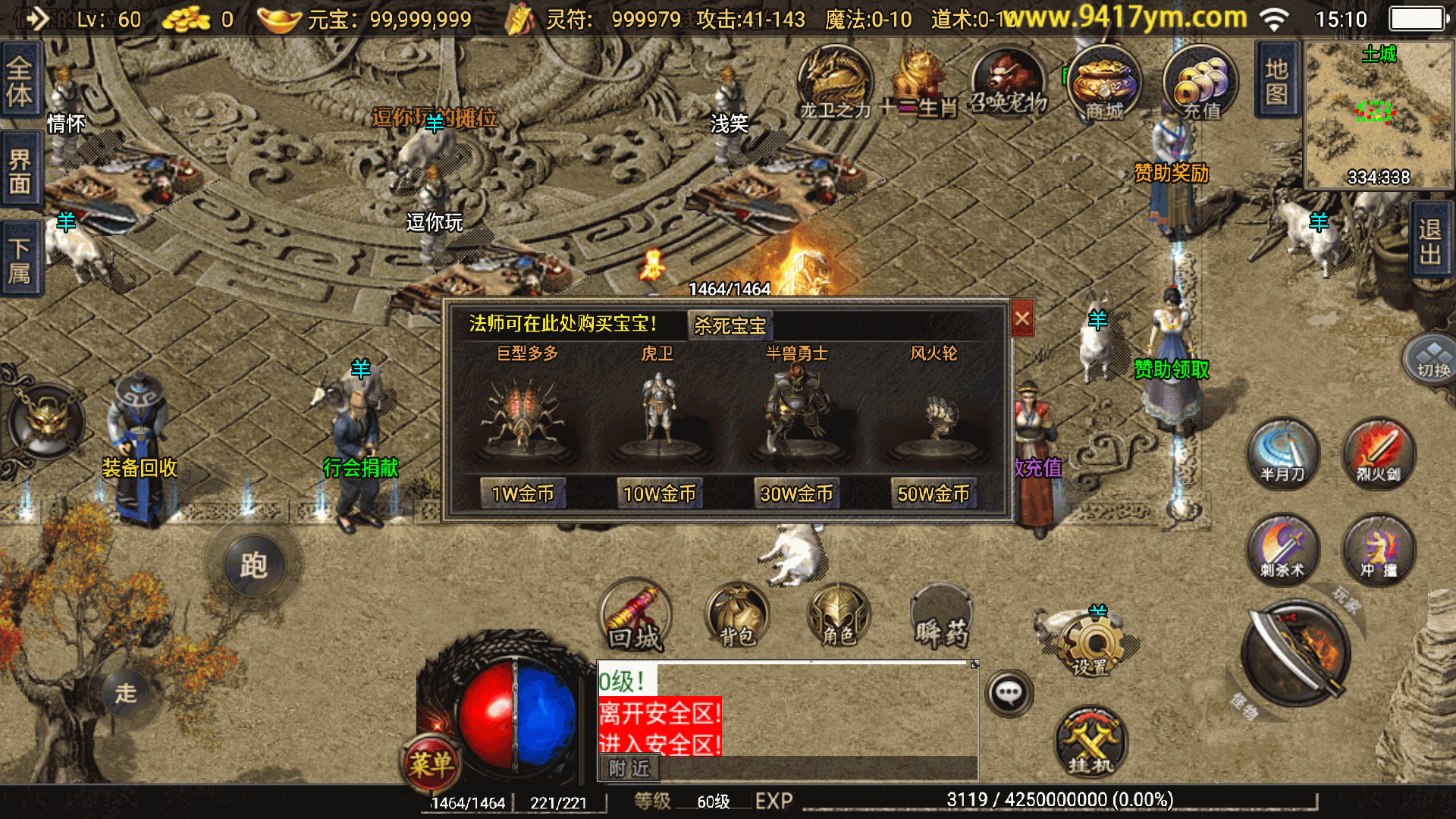The width and height of the screenshot is (1456, 819).
Task: Switch to 跑 run movement mode
Action: (x=254, y=565)
